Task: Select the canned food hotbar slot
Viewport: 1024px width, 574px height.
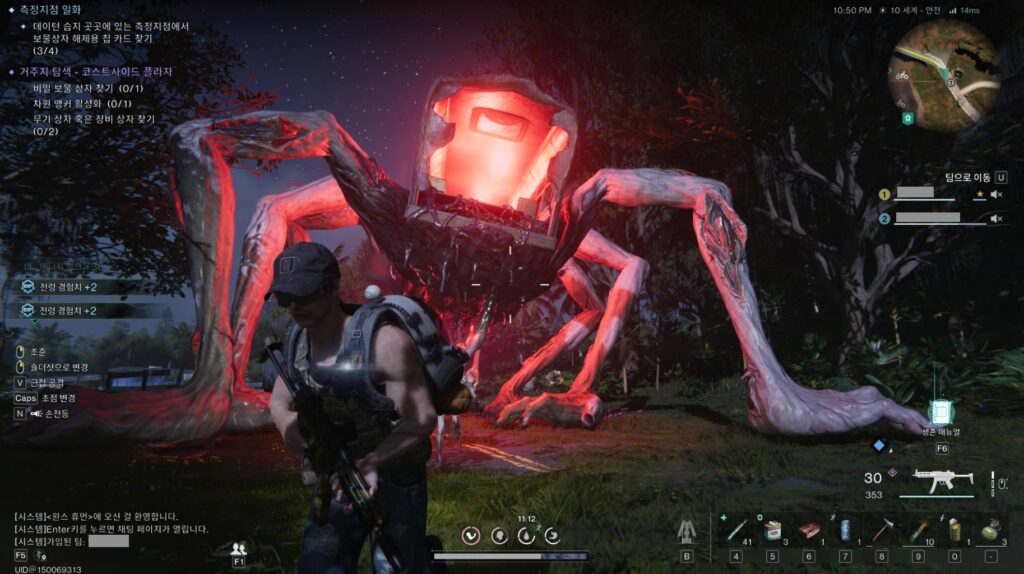Action: pos(772,530)
